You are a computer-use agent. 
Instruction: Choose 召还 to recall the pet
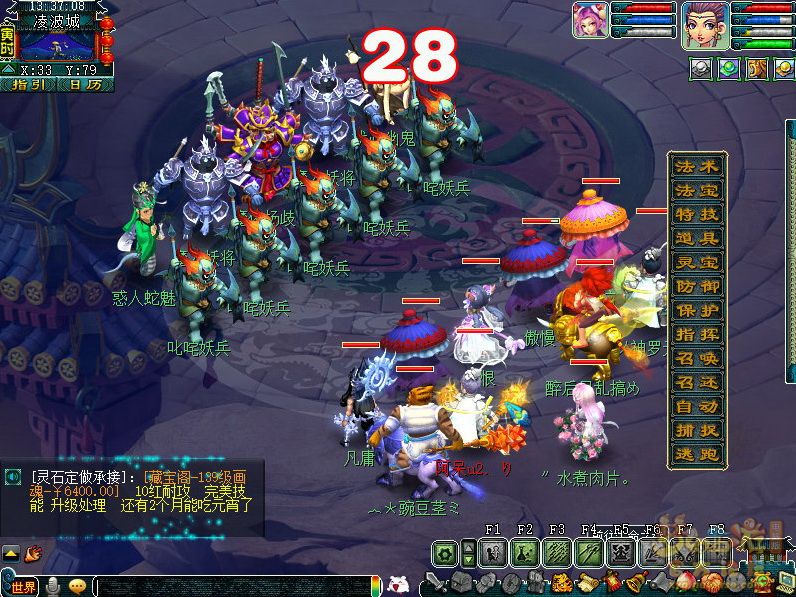pos(697,382)
